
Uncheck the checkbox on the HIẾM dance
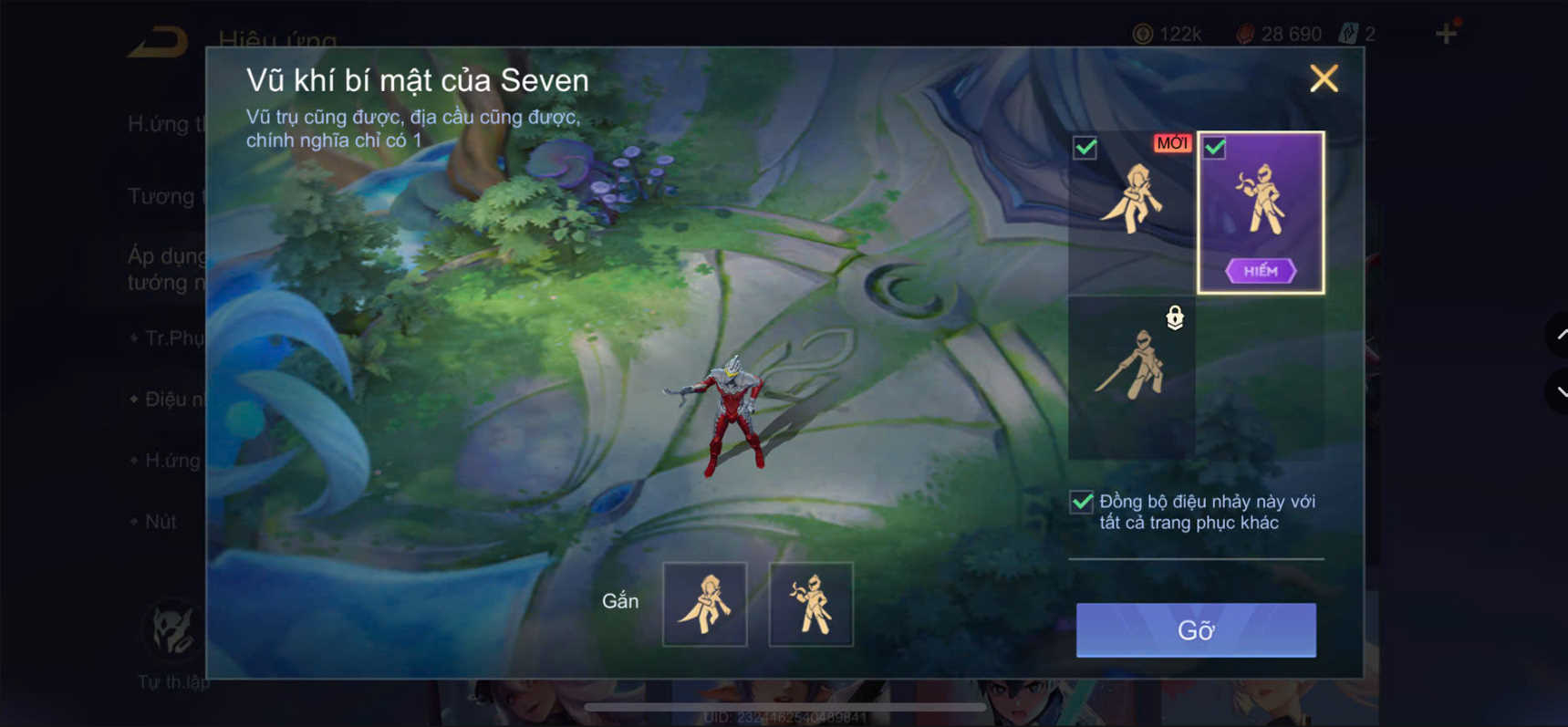pos(1214,147)
